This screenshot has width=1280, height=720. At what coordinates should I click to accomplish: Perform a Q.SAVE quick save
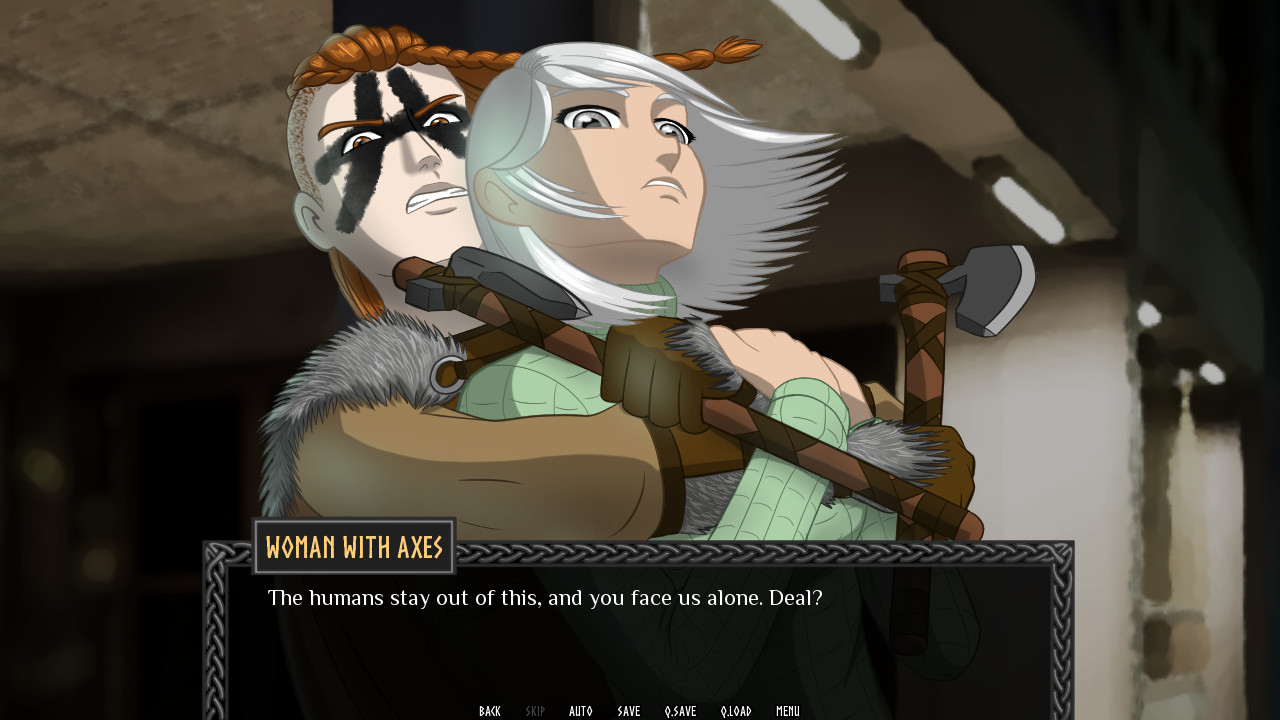[x=681, y=710]
